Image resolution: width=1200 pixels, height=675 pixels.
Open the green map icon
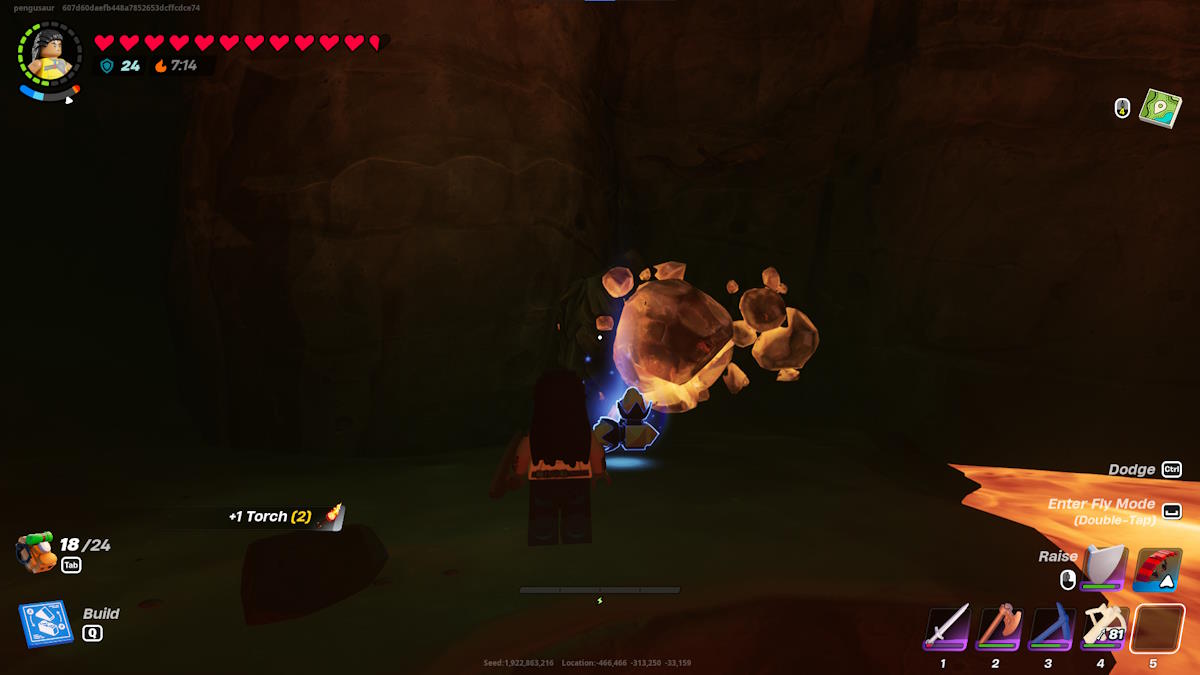(x=1160, y=108)
